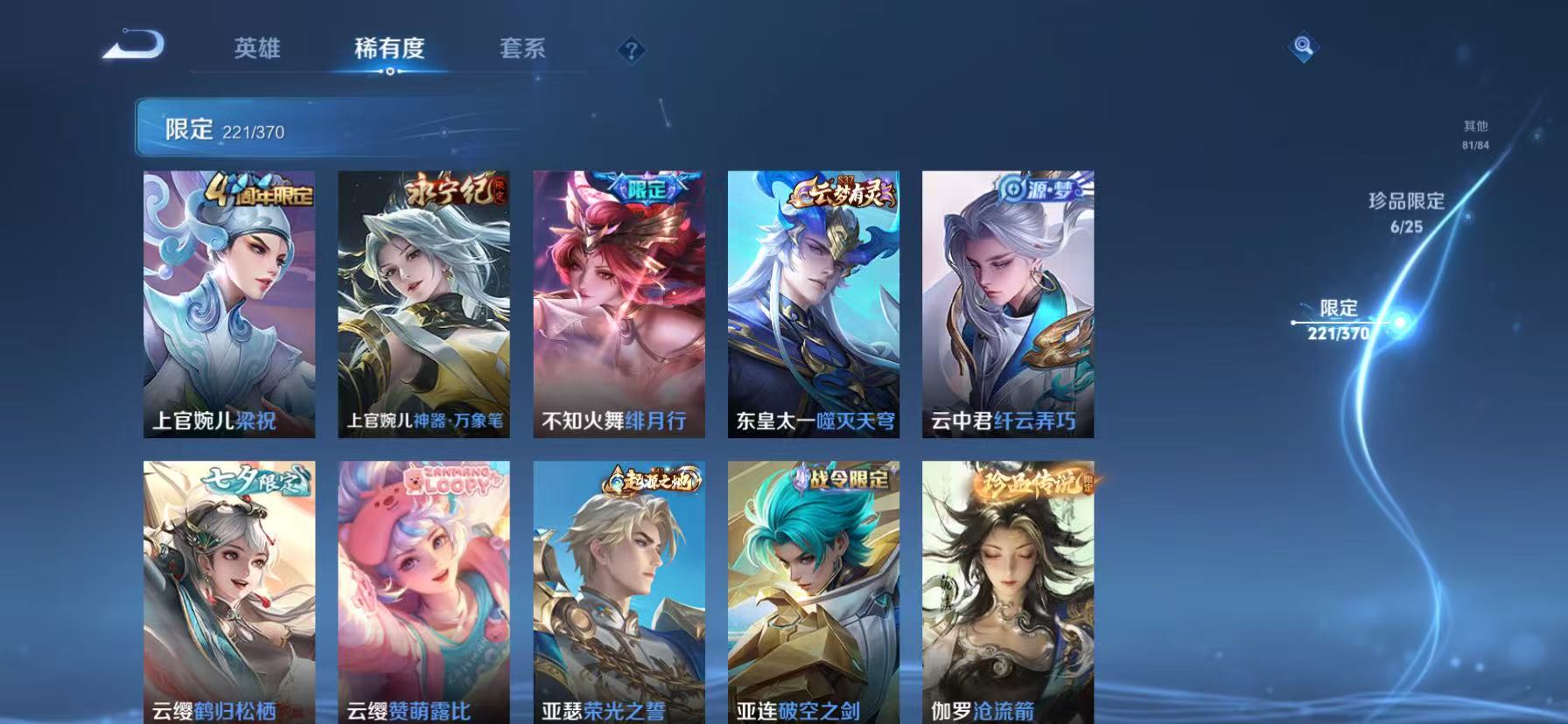Click the 战令限定 banner on 亚连 card

[x=843, y=481]
